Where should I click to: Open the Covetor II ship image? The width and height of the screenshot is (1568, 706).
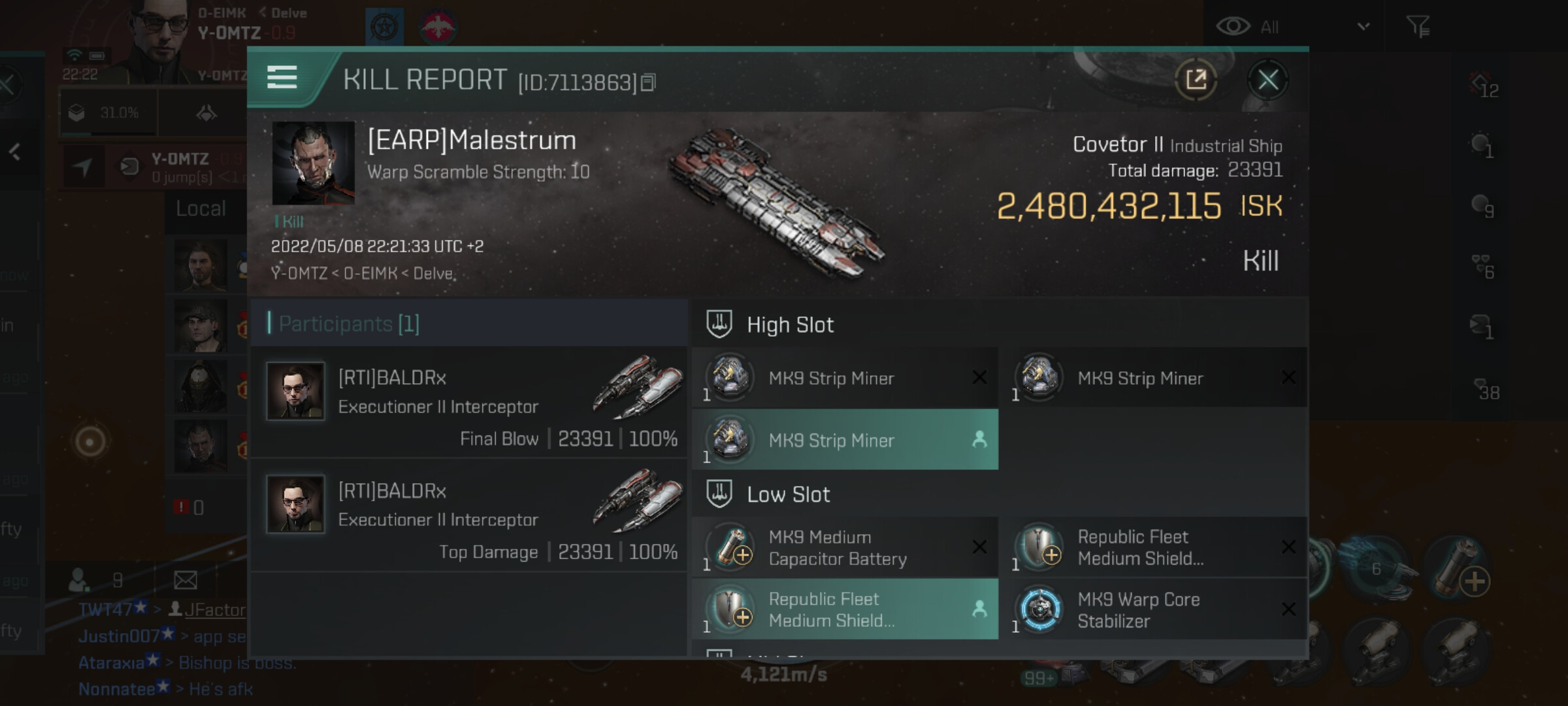tap(777, 203)
